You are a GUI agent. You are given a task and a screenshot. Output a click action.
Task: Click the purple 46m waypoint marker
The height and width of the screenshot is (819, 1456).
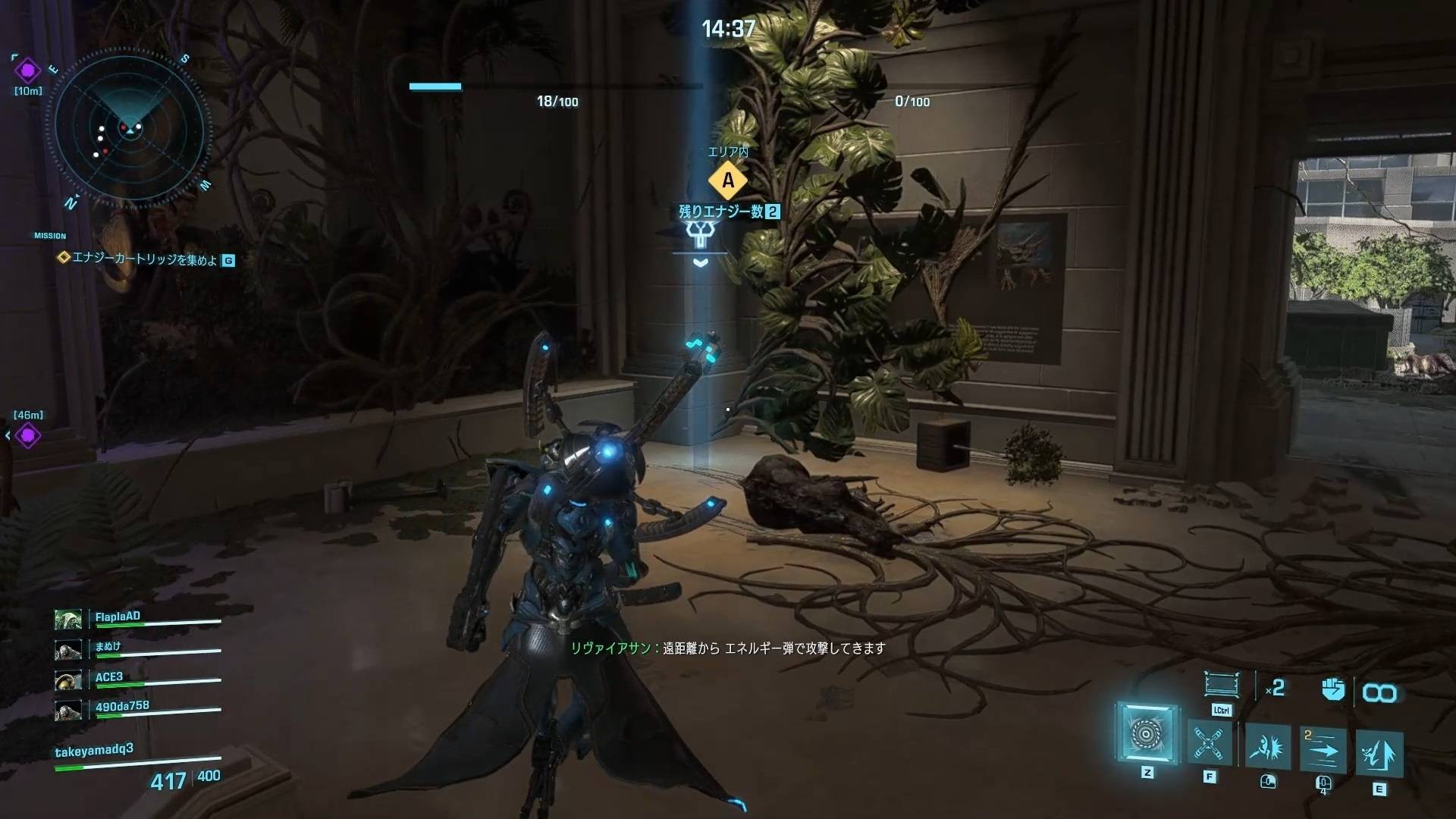(x=28, y=435)
